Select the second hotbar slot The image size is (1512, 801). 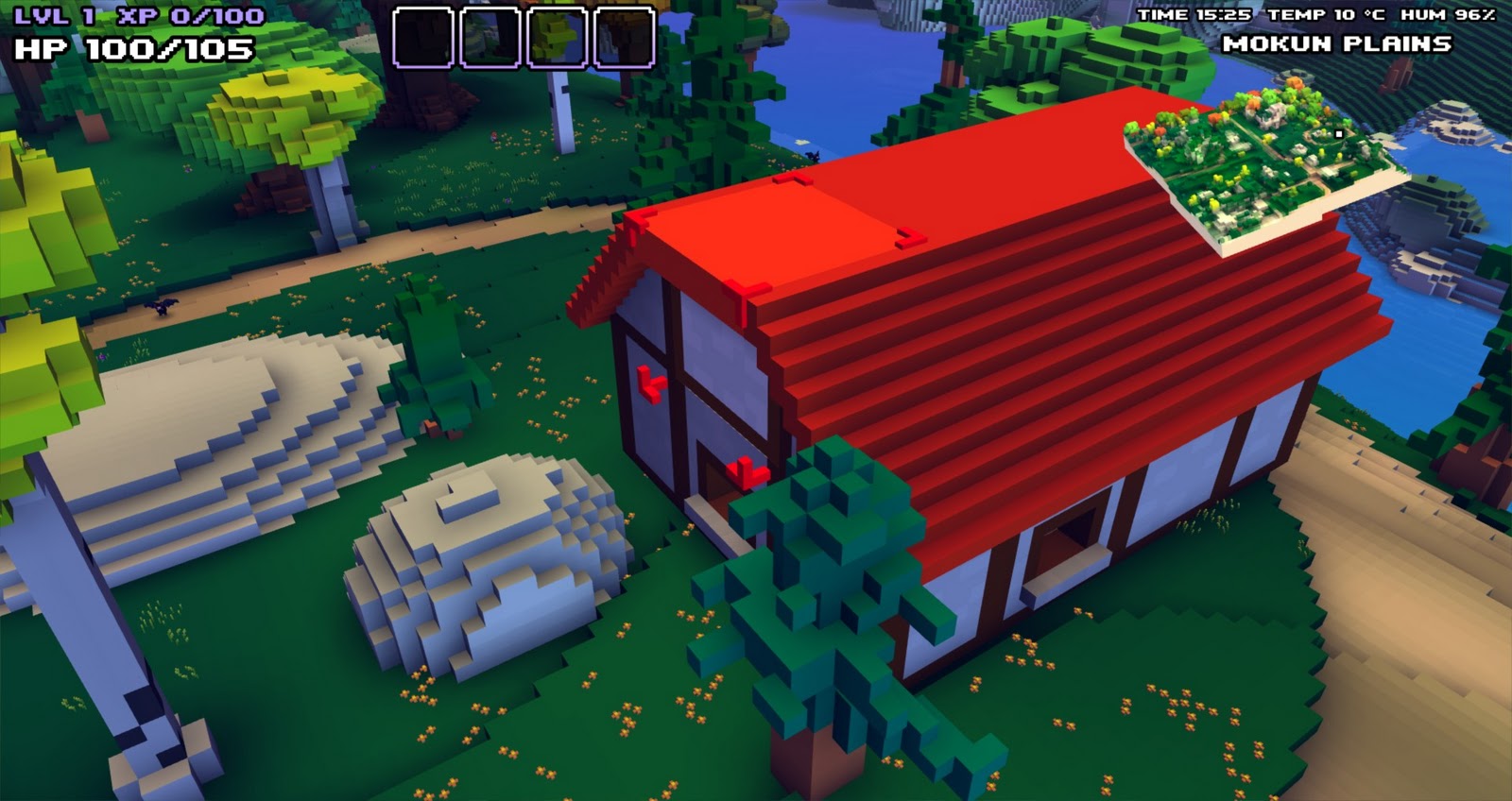click(x=491, y=38)
